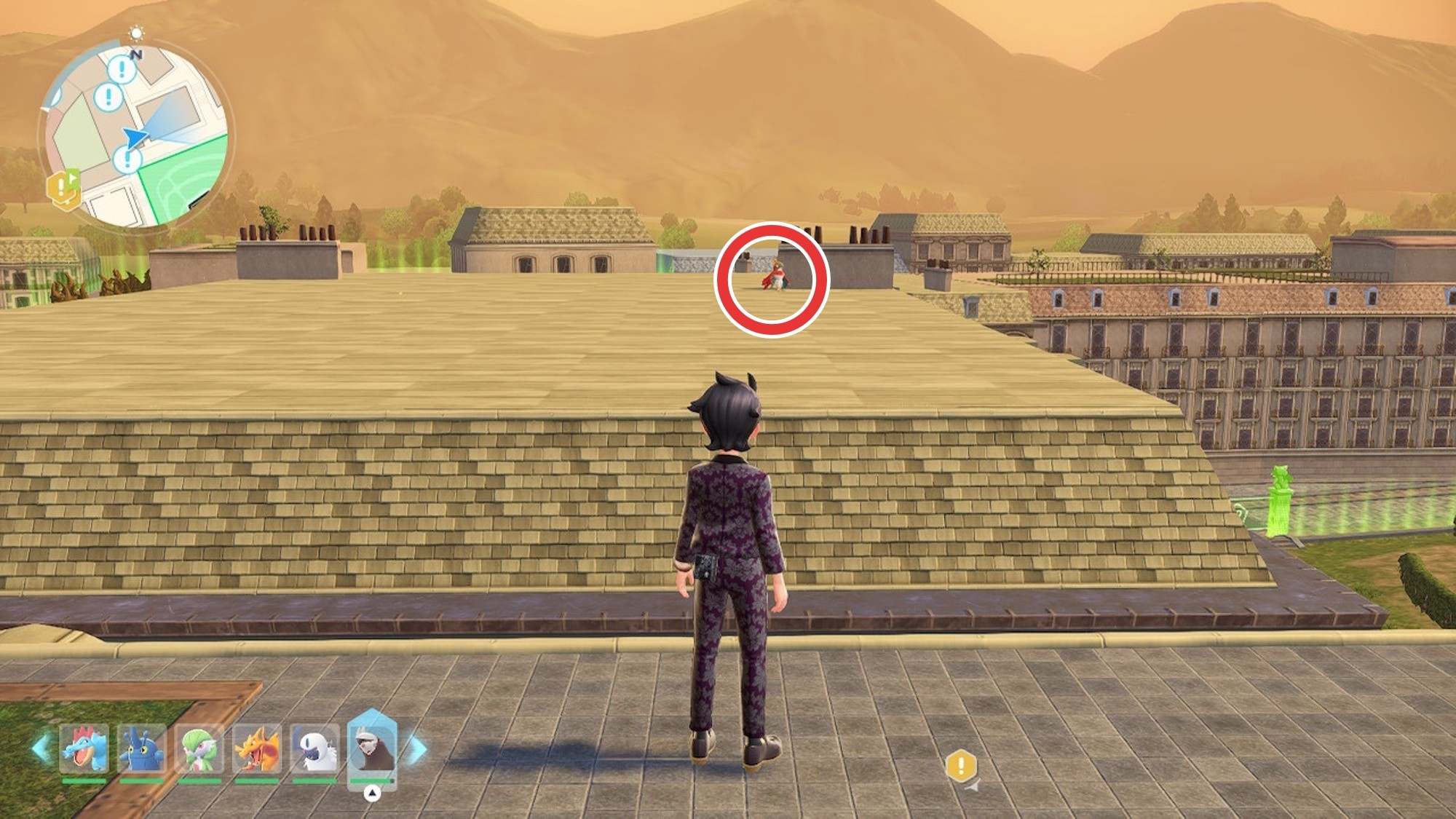Choose the Heracross party slot

141,749
